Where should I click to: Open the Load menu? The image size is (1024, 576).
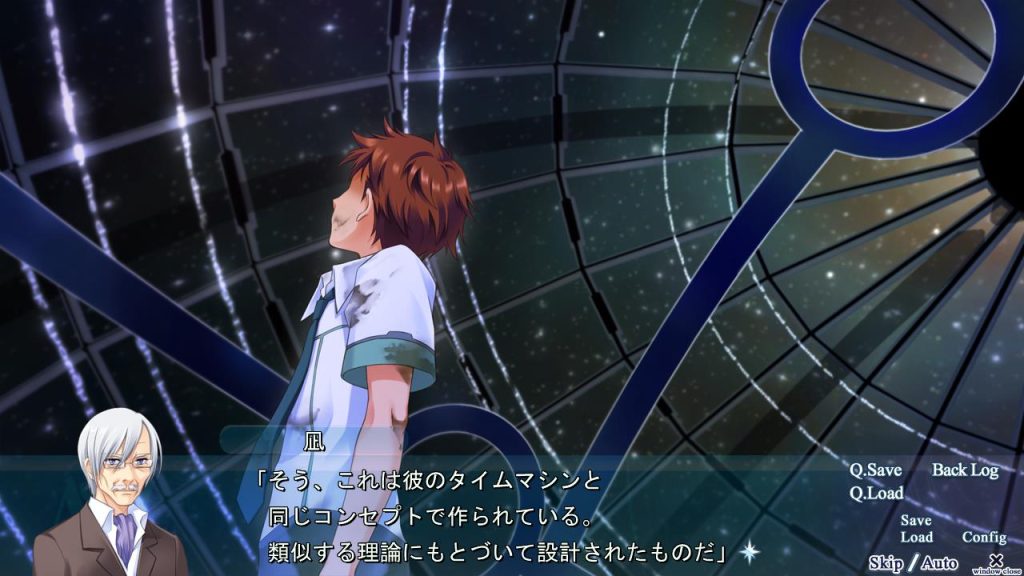coord(916,537)
